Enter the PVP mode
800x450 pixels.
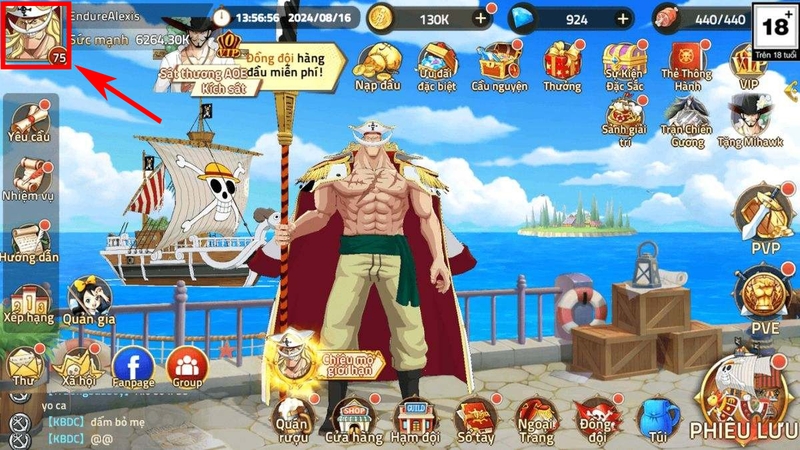pyautogui.click(x=761, y=215)
